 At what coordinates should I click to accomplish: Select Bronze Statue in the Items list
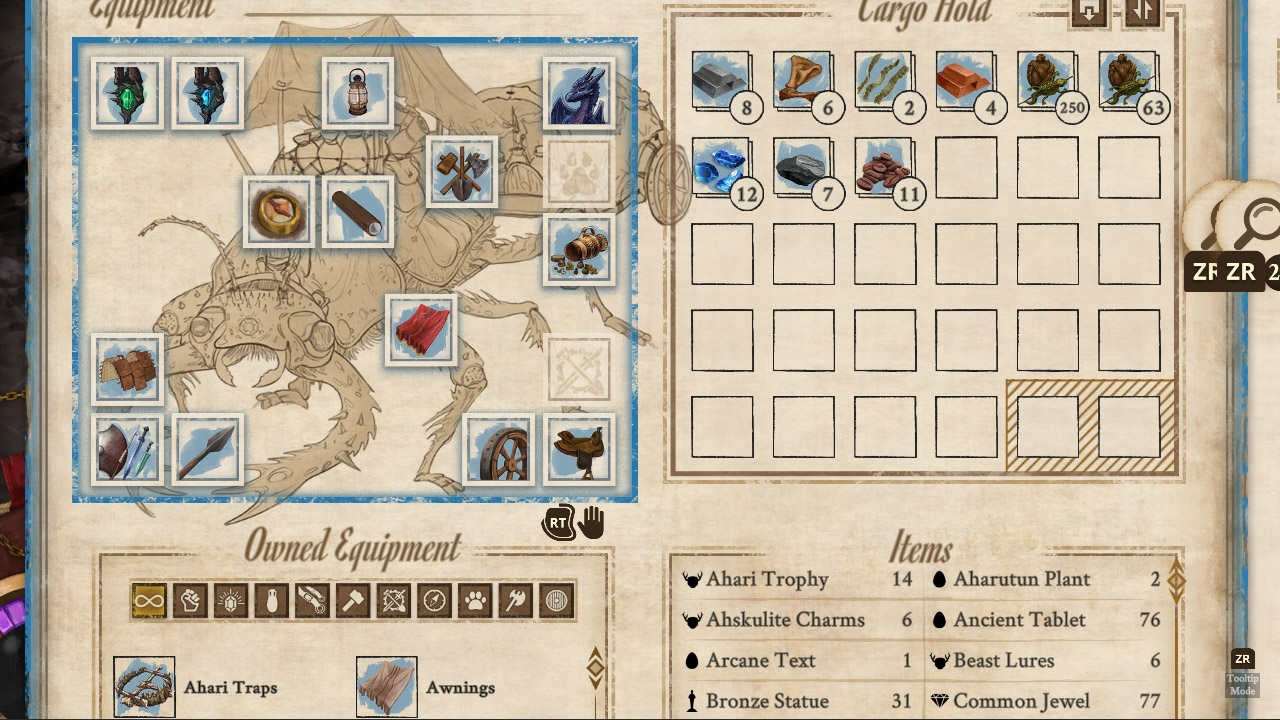coord(770,700)
